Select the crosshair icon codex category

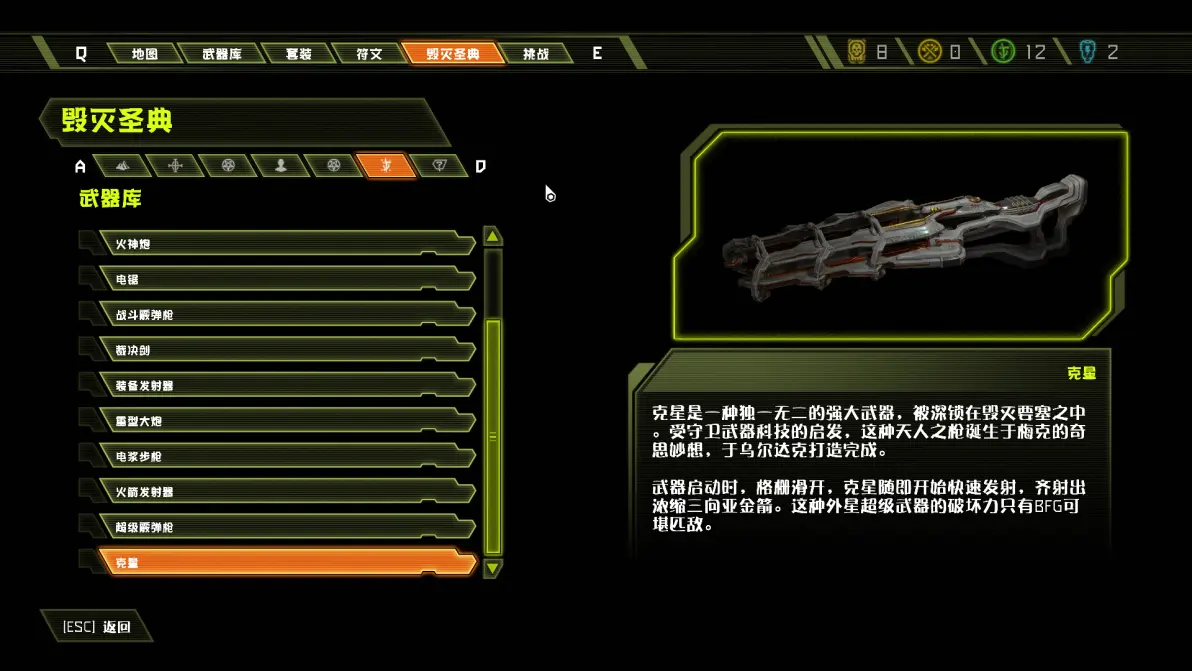(x=176, y=166)
